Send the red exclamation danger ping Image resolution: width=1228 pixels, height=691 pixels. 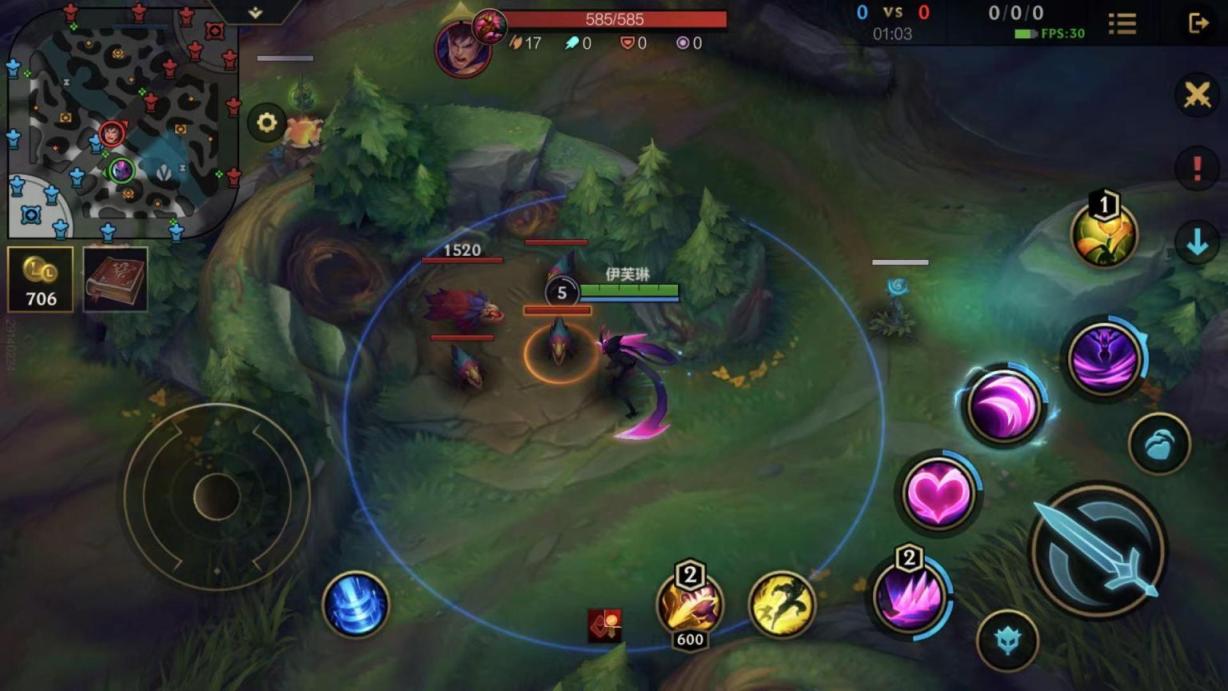1197,169
